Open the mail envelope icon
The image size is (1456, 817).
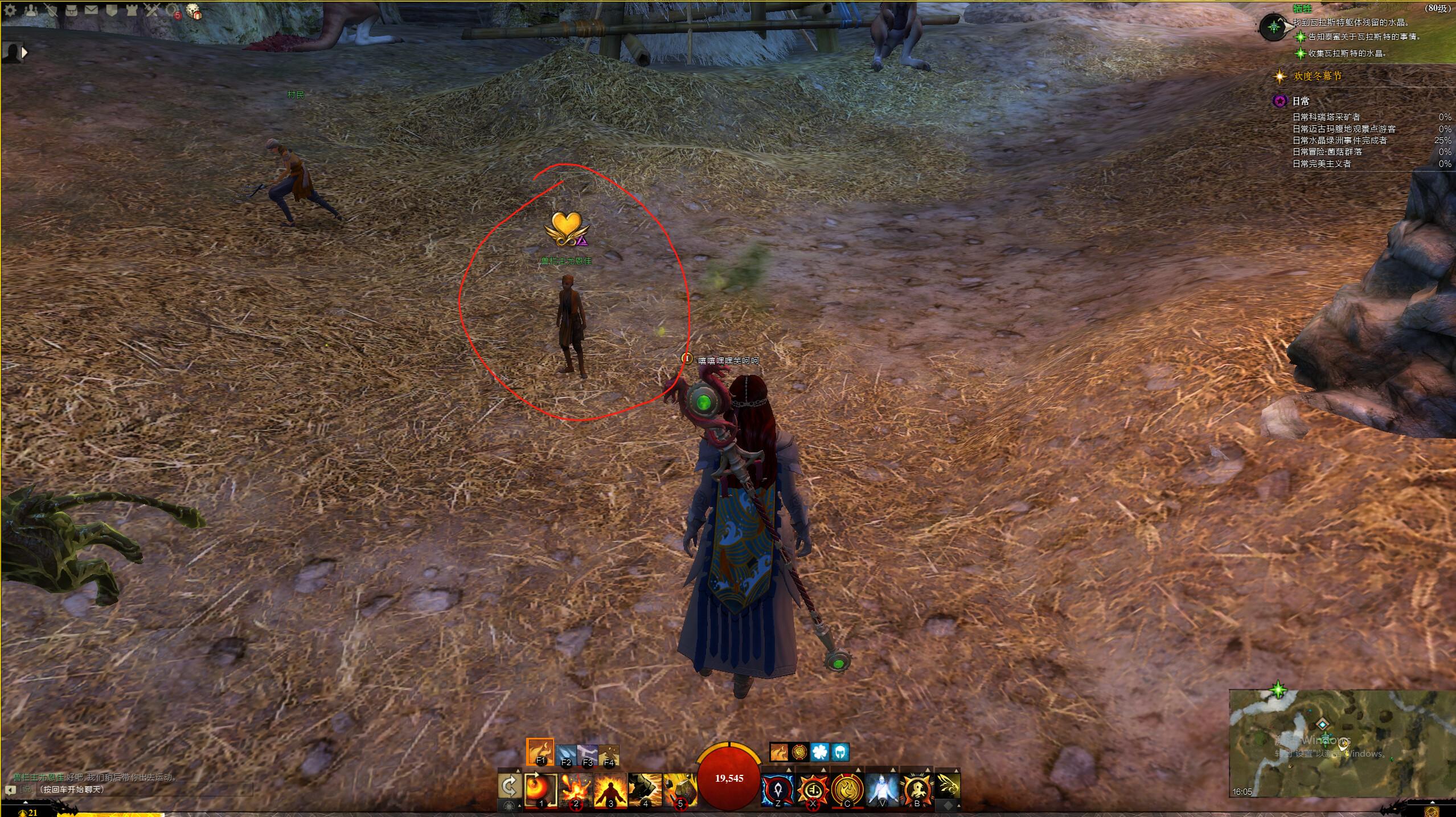pyautogui.click(x=91, y=10)
